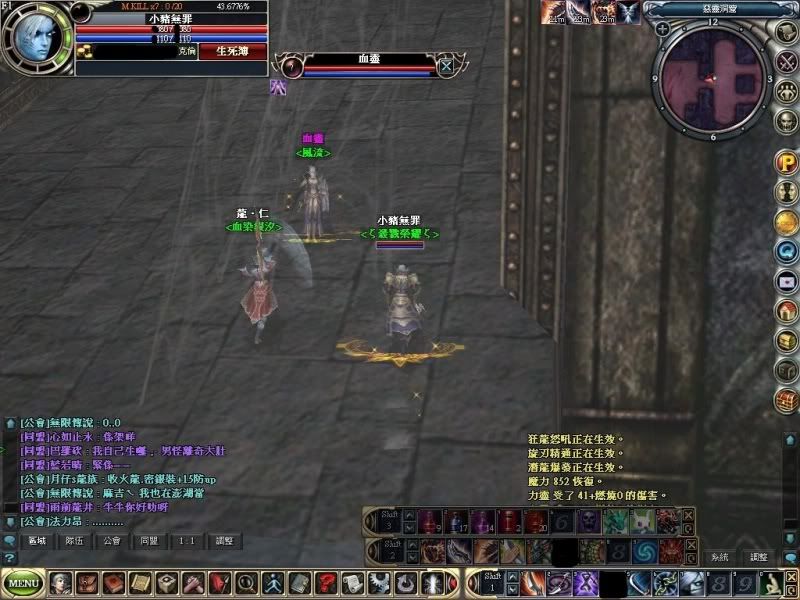Open the treasure chest sidebar icon
This screenshot has height=600, width=800.
[x=787, y=401]
